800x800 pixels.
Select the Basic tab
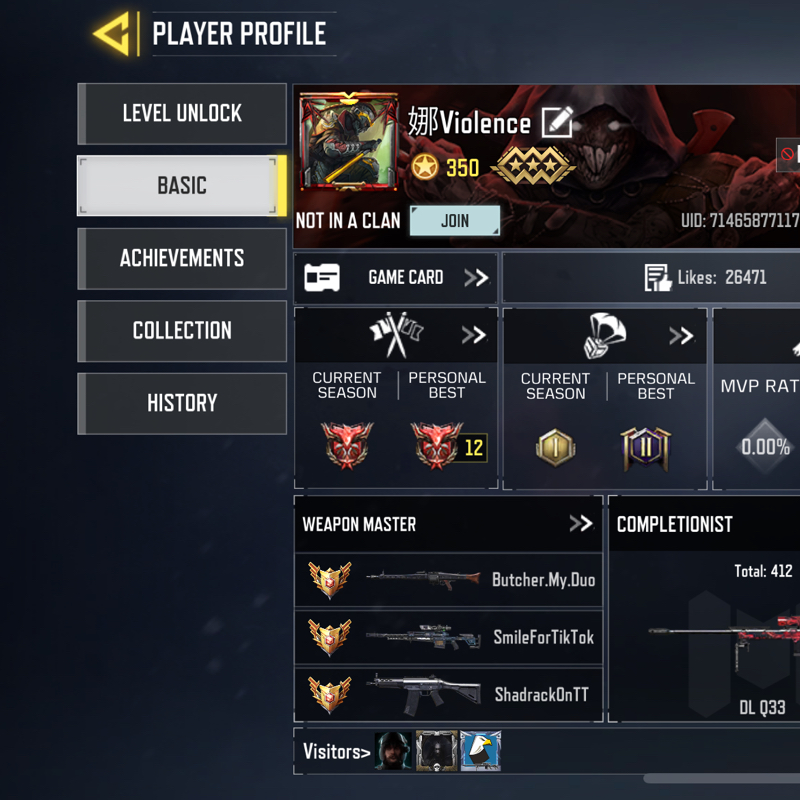coord(182,186)
